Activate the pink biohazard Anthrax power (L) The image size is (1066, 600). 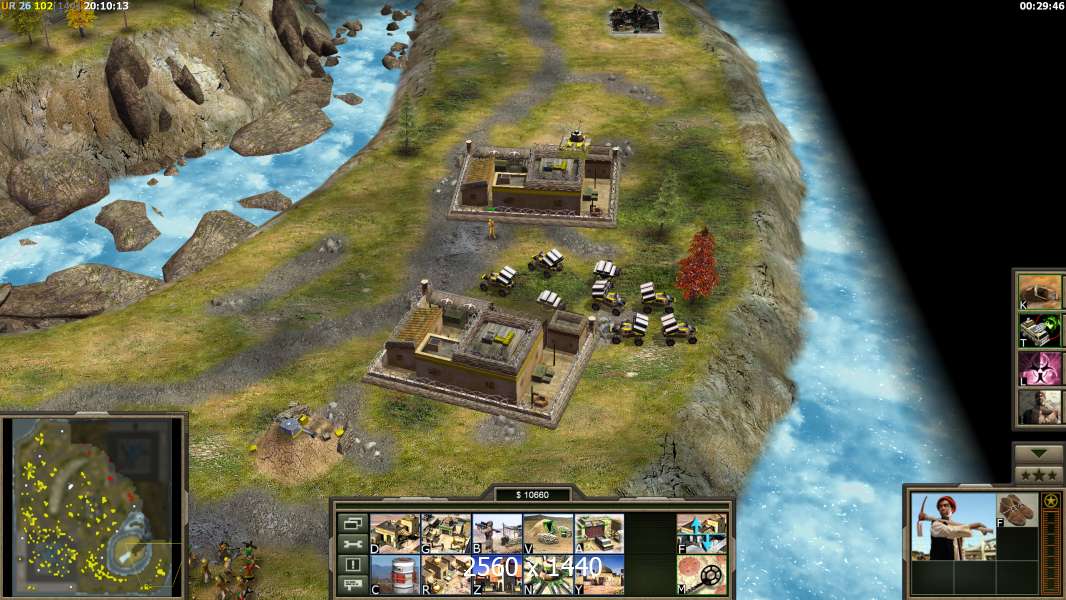pos(1040,368)
